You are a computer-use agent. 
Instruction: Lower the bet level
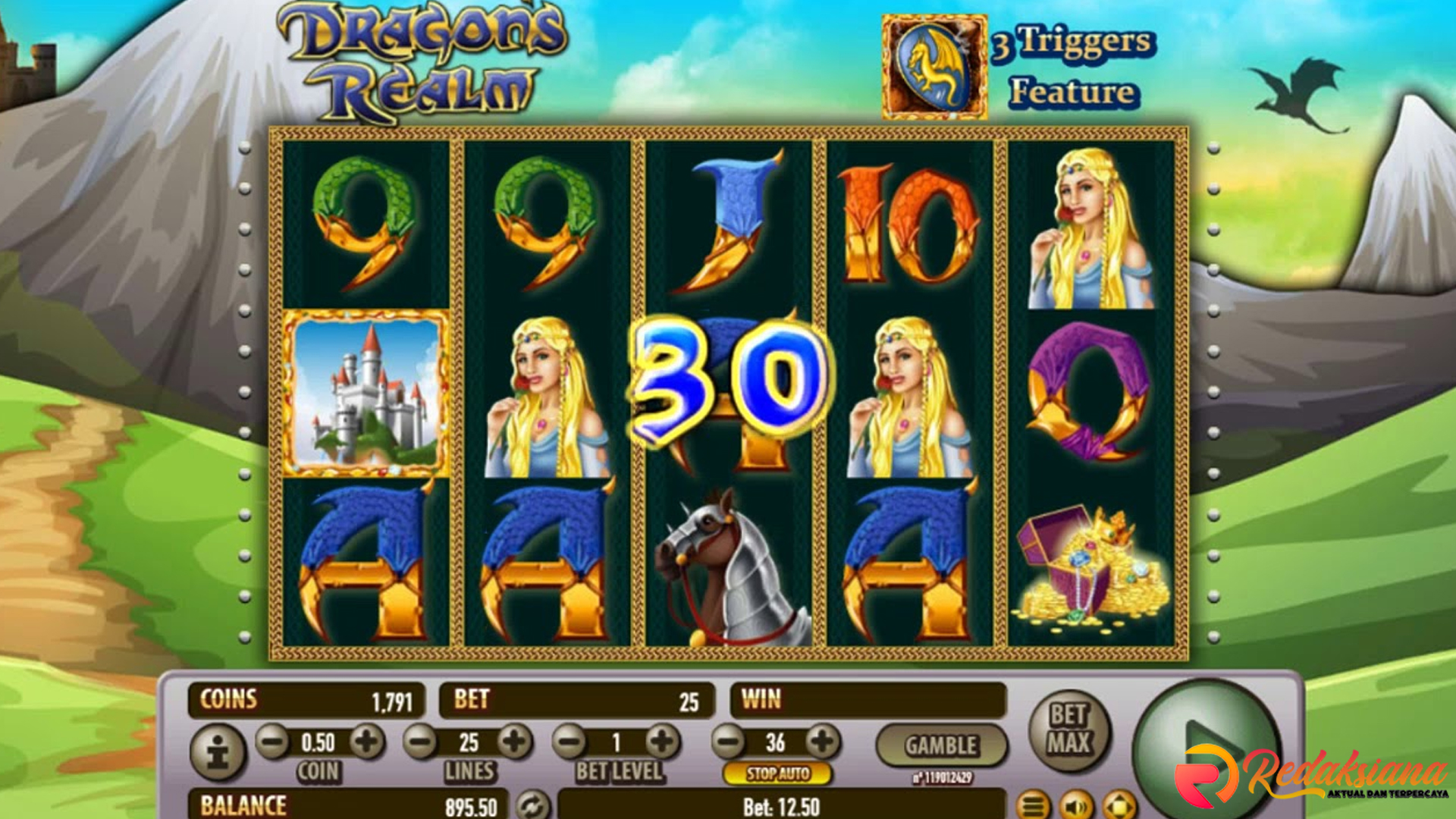(570, 742)
